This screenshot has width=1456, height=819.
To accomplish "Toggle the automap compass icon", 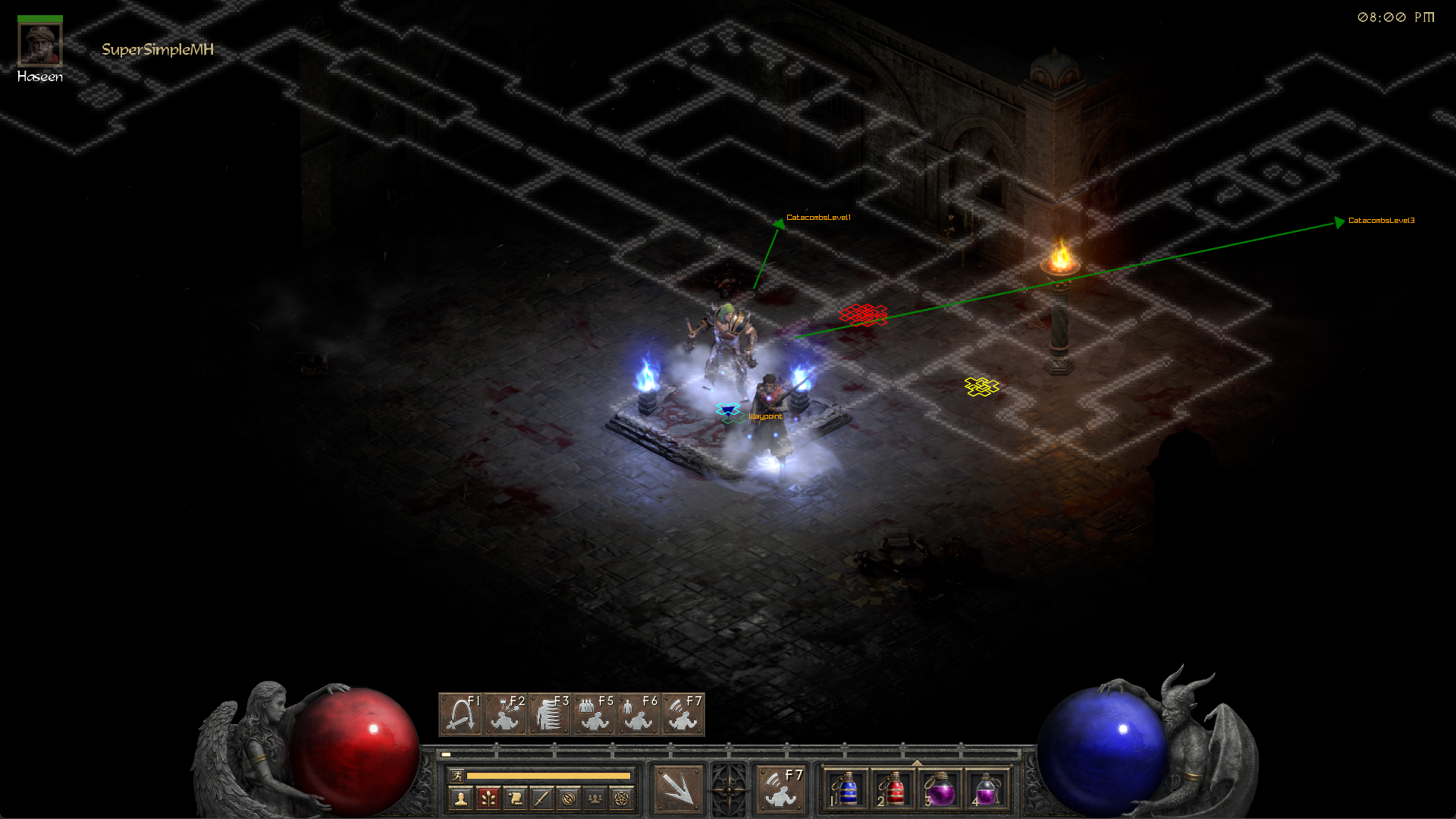I will pyautogui.click(x=569, y=798).
